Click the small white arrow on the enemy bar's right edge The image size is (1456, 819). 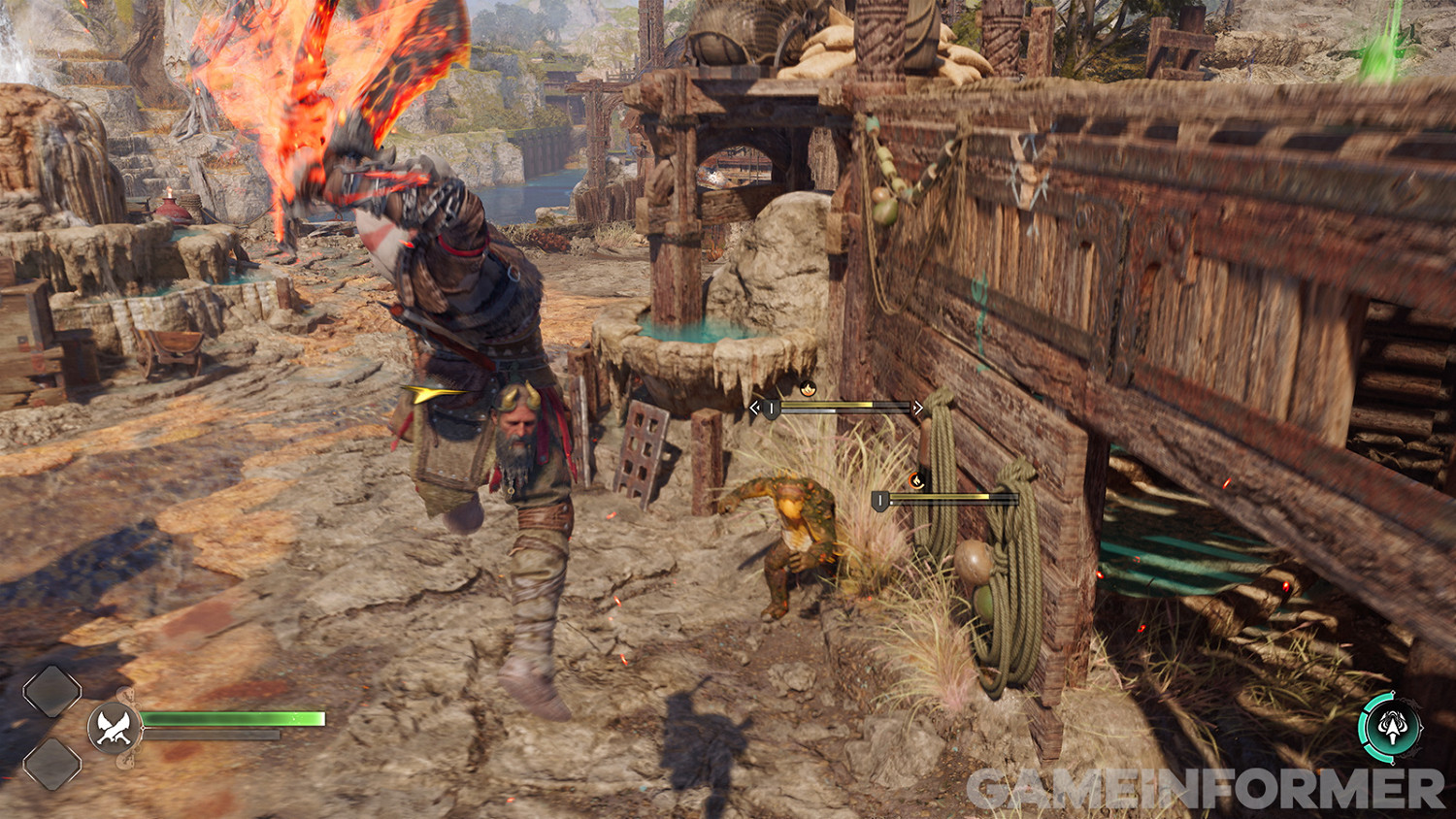[x=913, y=406]
